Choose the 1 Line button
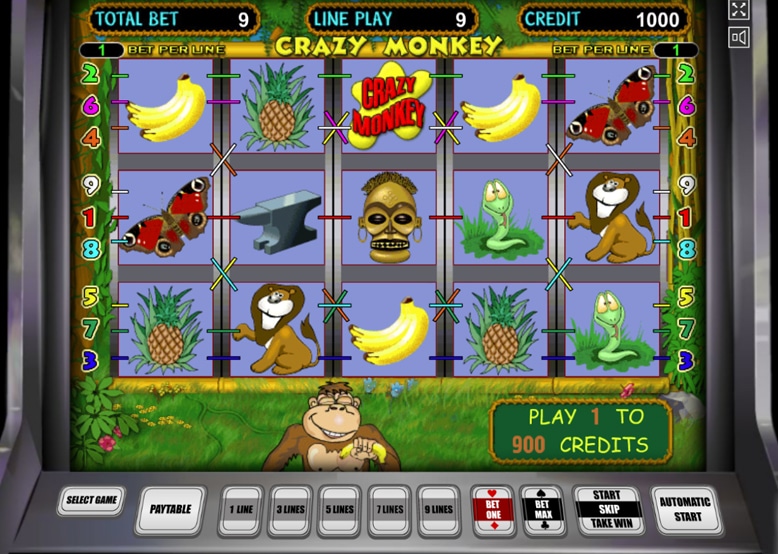This screenshot has width=778, height=554. tap(241, 509)
